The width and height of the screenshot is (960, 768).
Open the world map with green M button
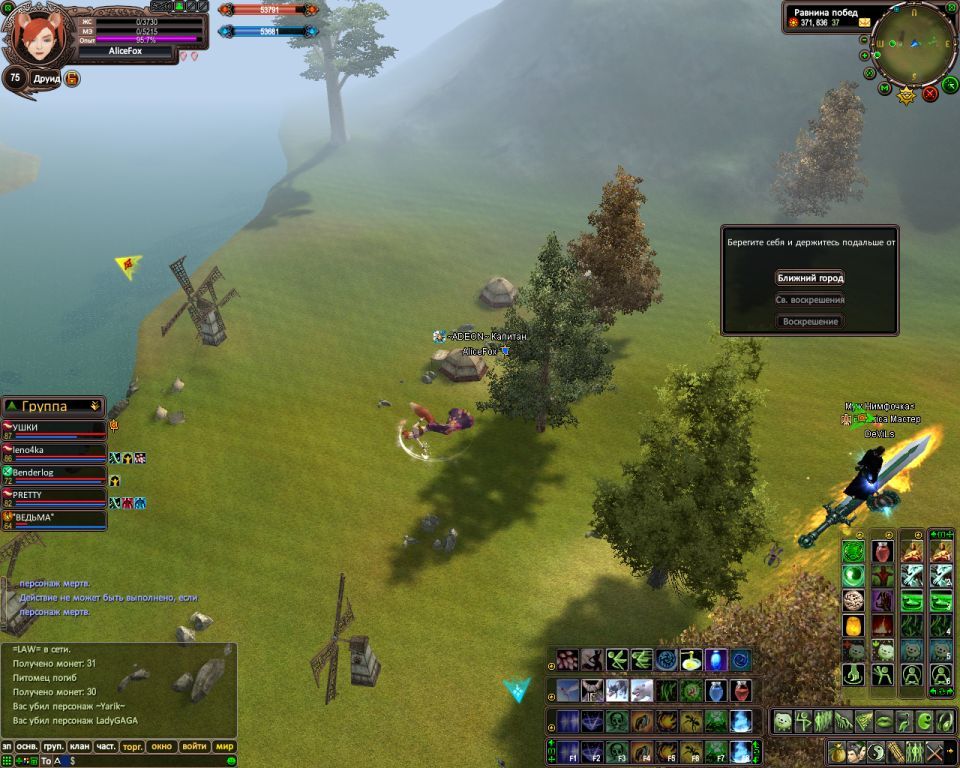885,89
